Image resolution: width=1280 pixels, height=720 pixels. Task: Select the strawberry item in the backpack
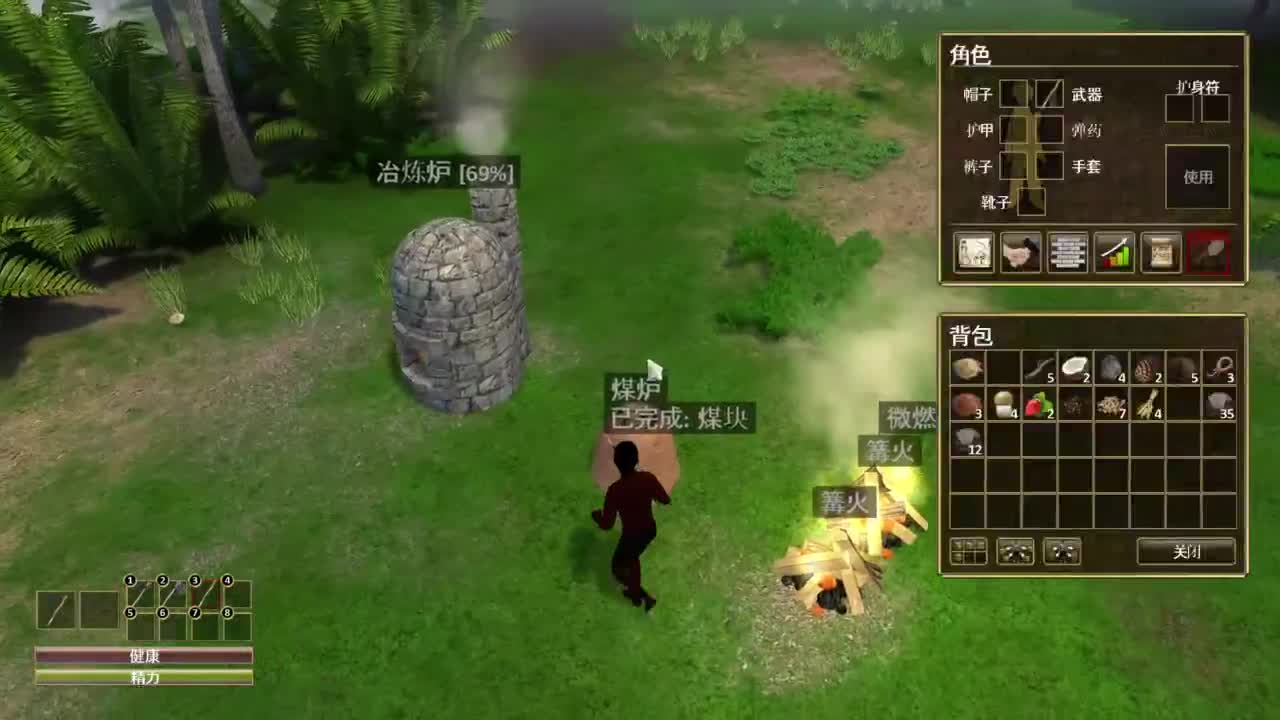(x=1040, y=402)
